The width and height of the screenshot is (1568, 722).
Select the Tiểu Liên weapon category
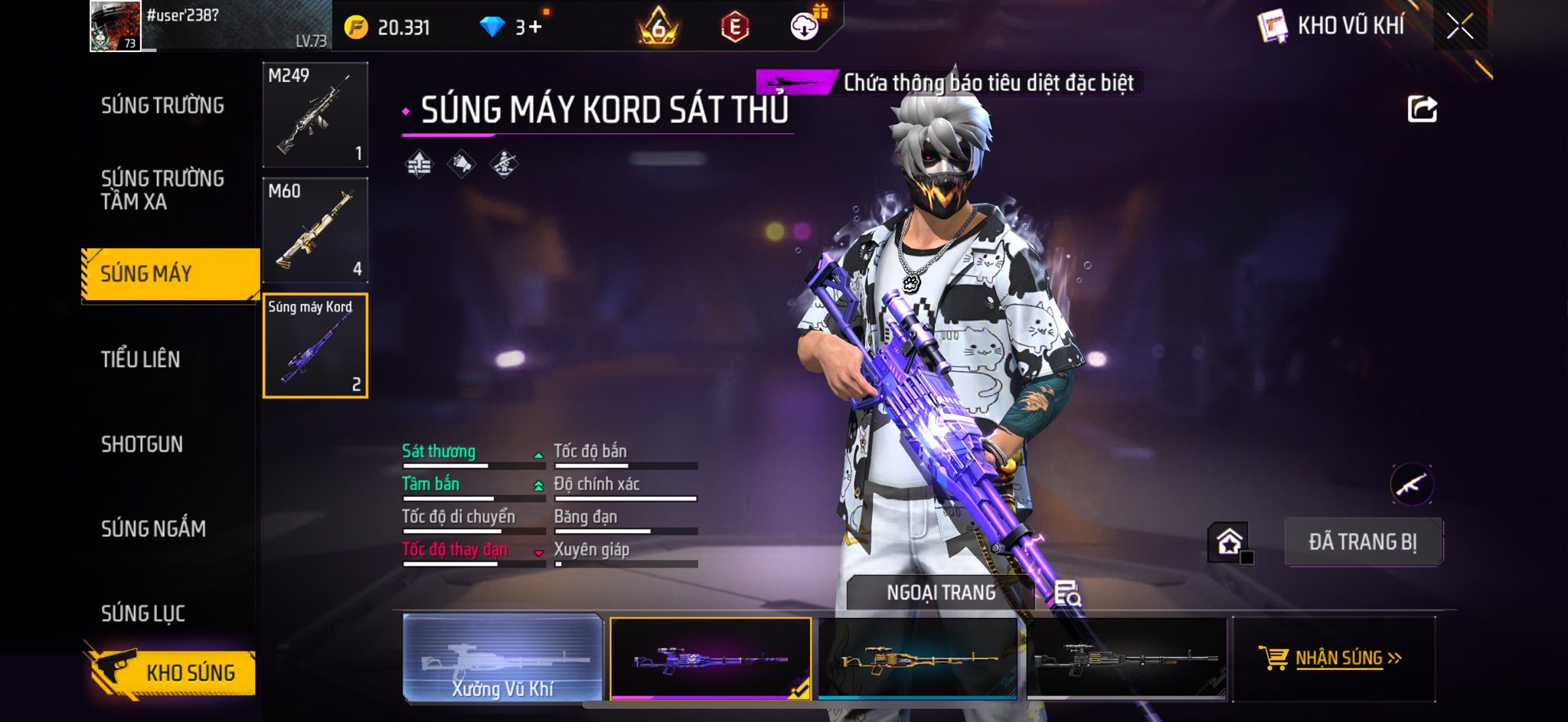pos(141,359)
